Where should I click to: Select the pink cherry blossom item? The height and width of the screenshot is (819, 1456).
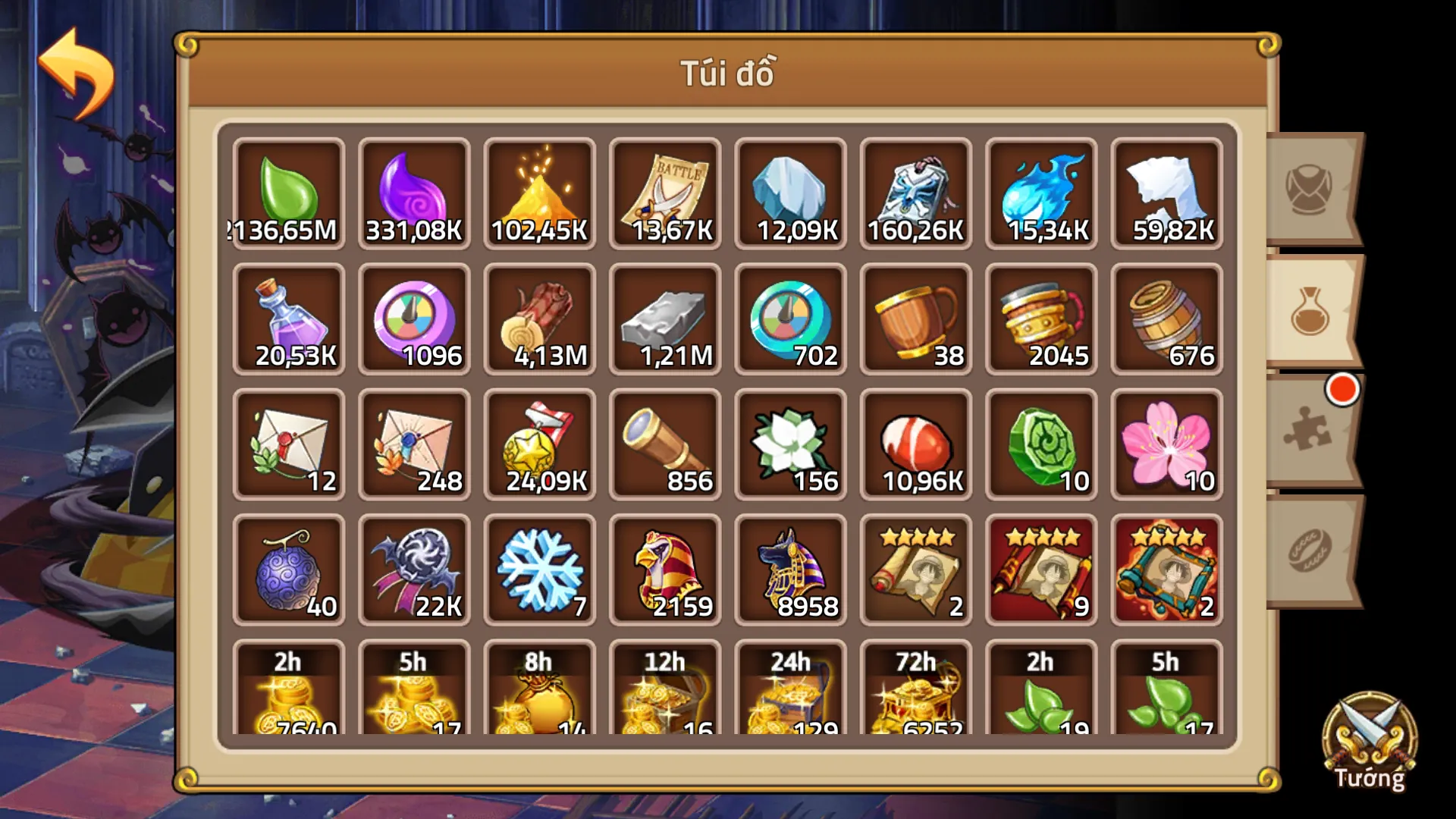(x=1166, y=444)
